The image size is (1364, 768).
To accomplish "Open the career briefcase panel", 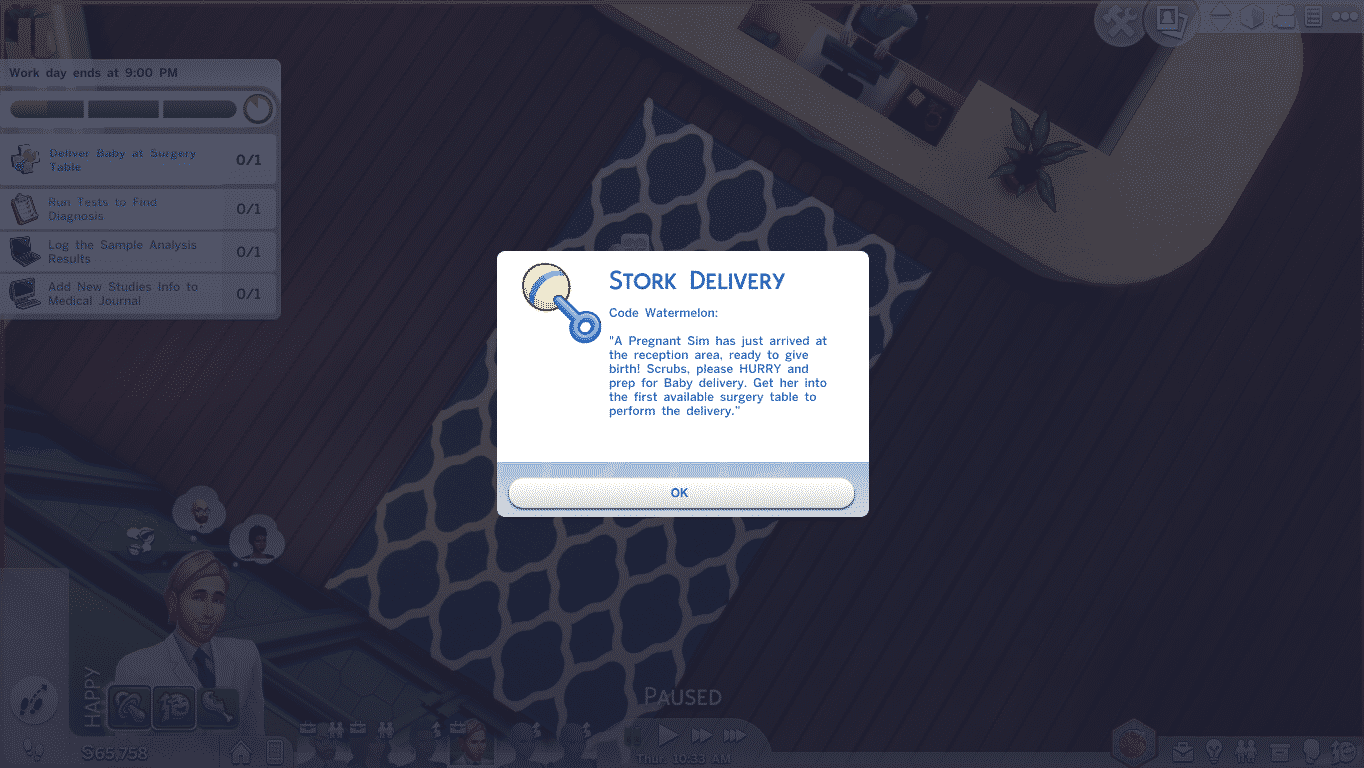I will click(1183, 750).
